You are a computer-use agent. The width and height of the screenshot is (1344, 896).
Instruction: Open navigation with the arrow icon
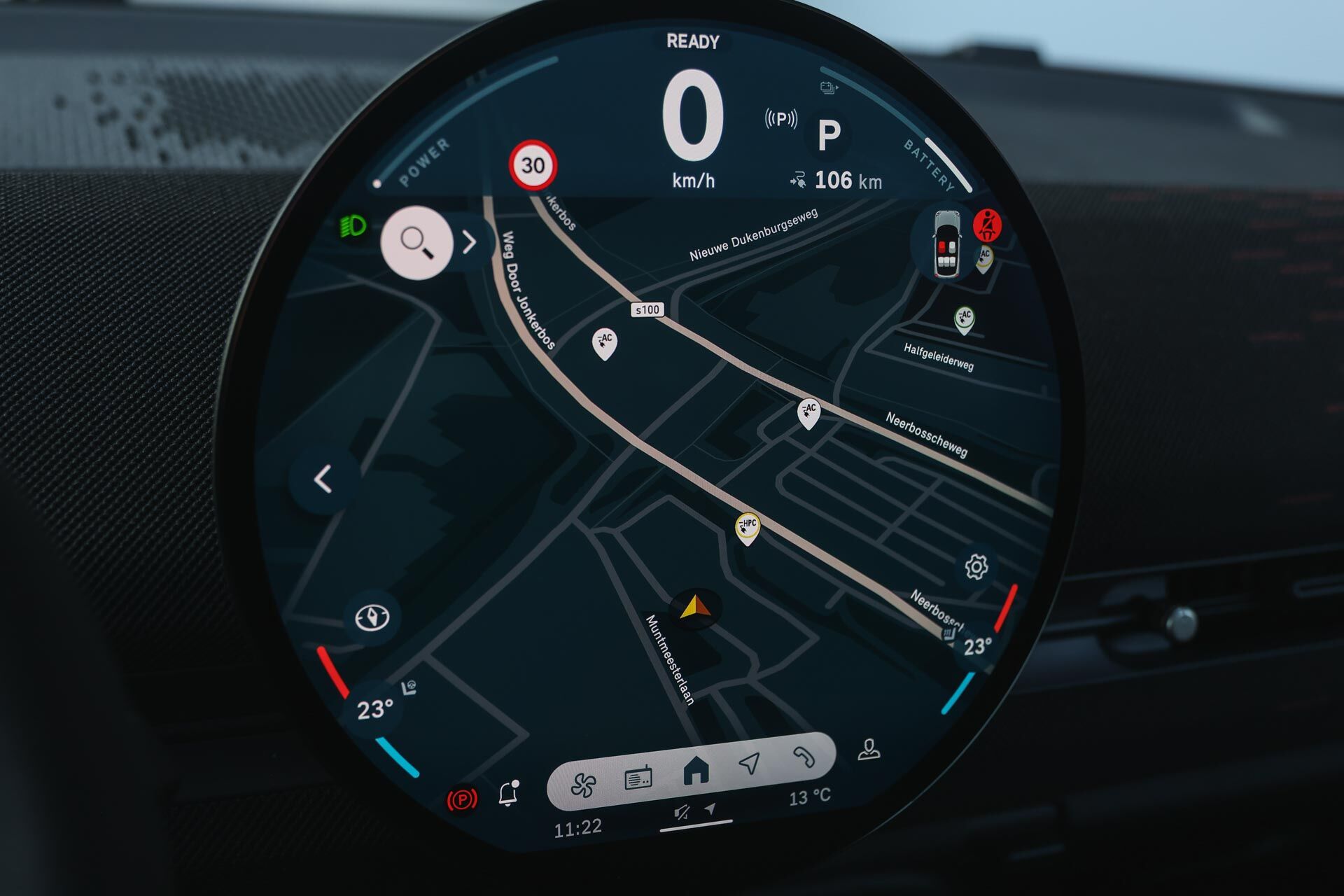(x=750, y=763)
